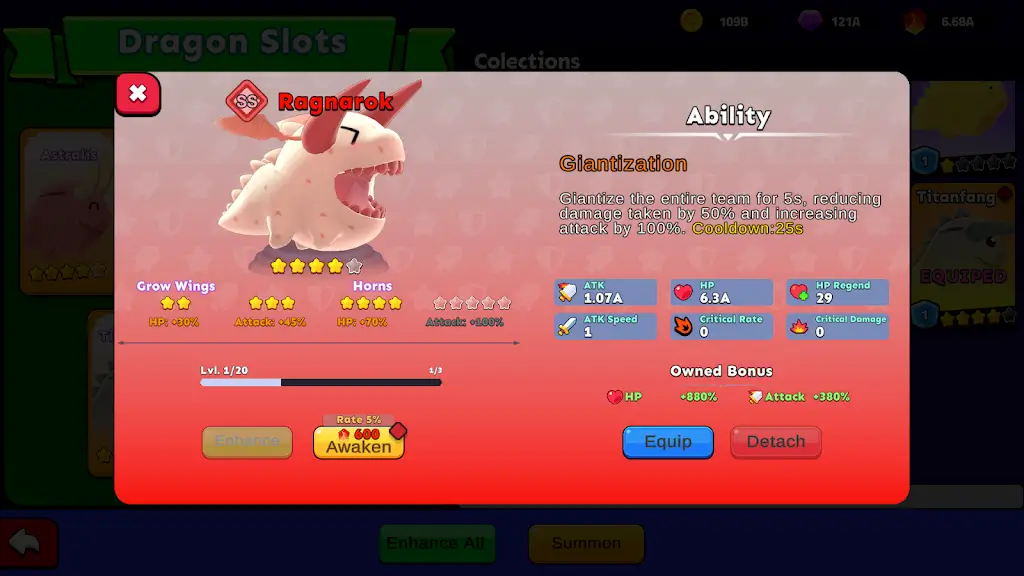Go back with the arrow button
This screenshot has width=1024, height=576.
[x=27, y=543]
